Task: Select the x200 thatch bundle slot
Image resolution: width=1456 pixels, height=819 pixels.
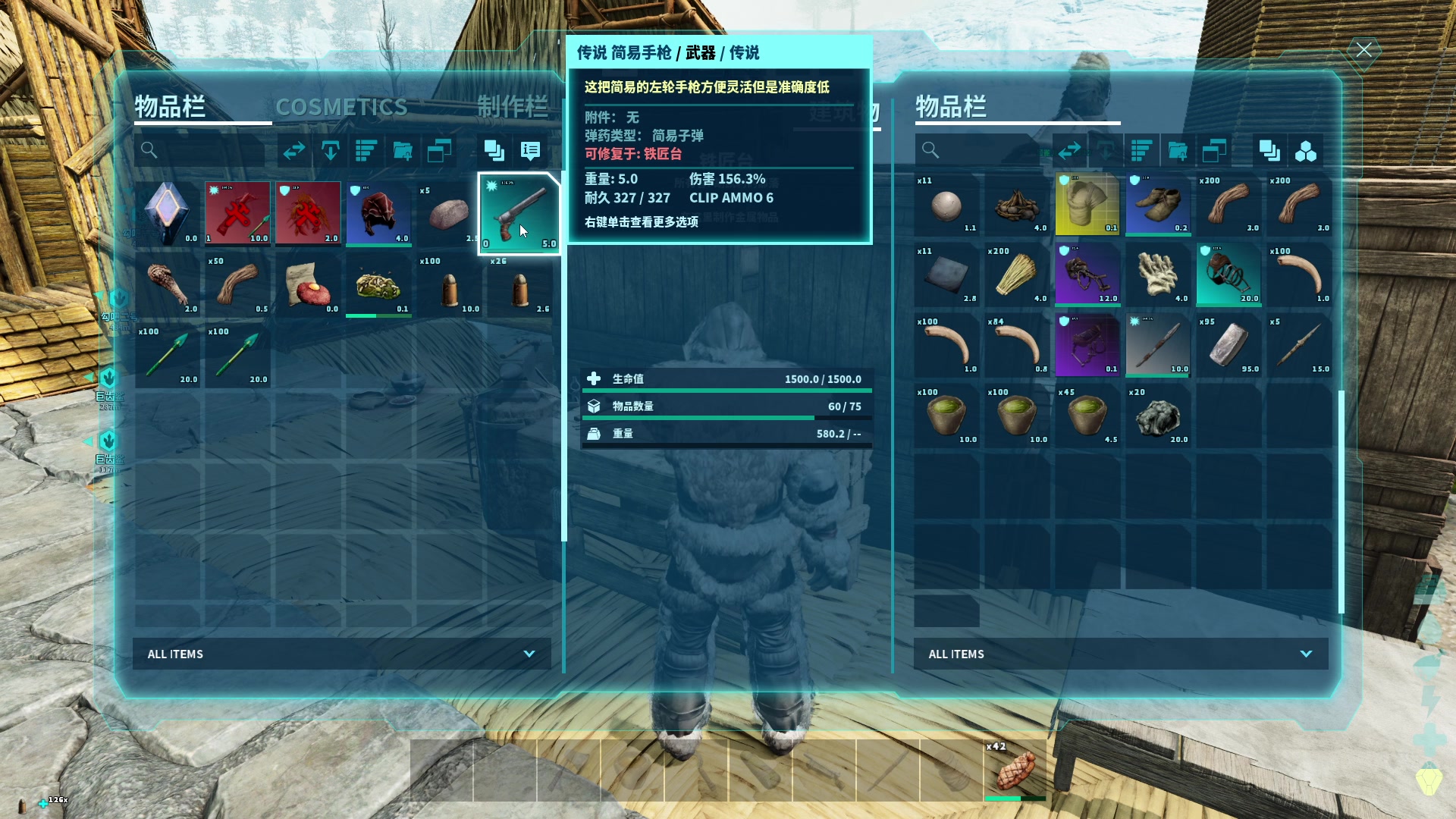Action: (1016, 274)
